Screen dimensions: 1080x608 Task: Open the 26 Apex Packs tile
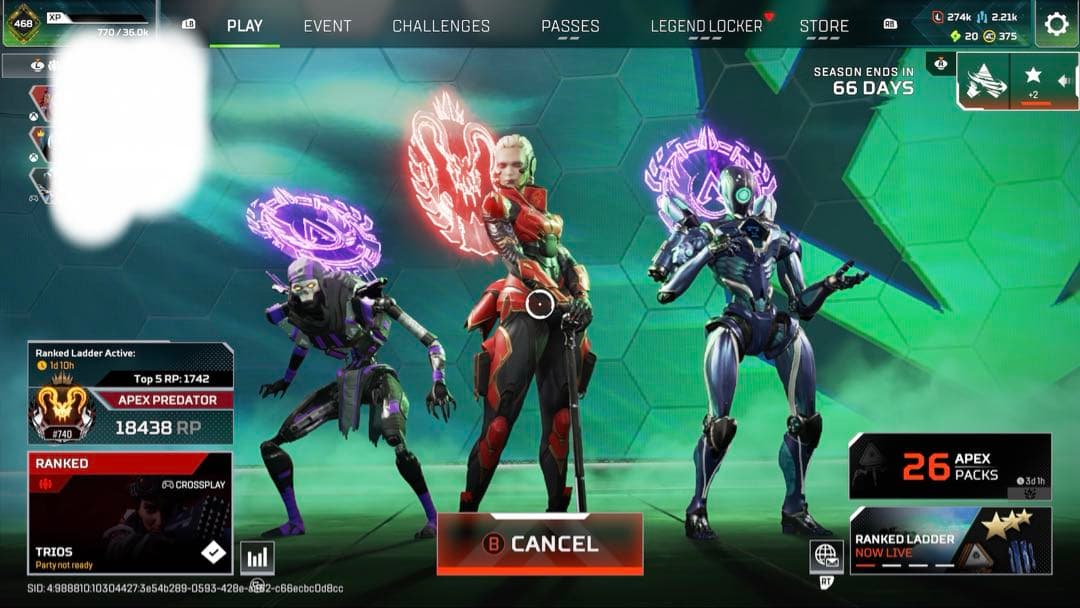click(x=949, y=466)
